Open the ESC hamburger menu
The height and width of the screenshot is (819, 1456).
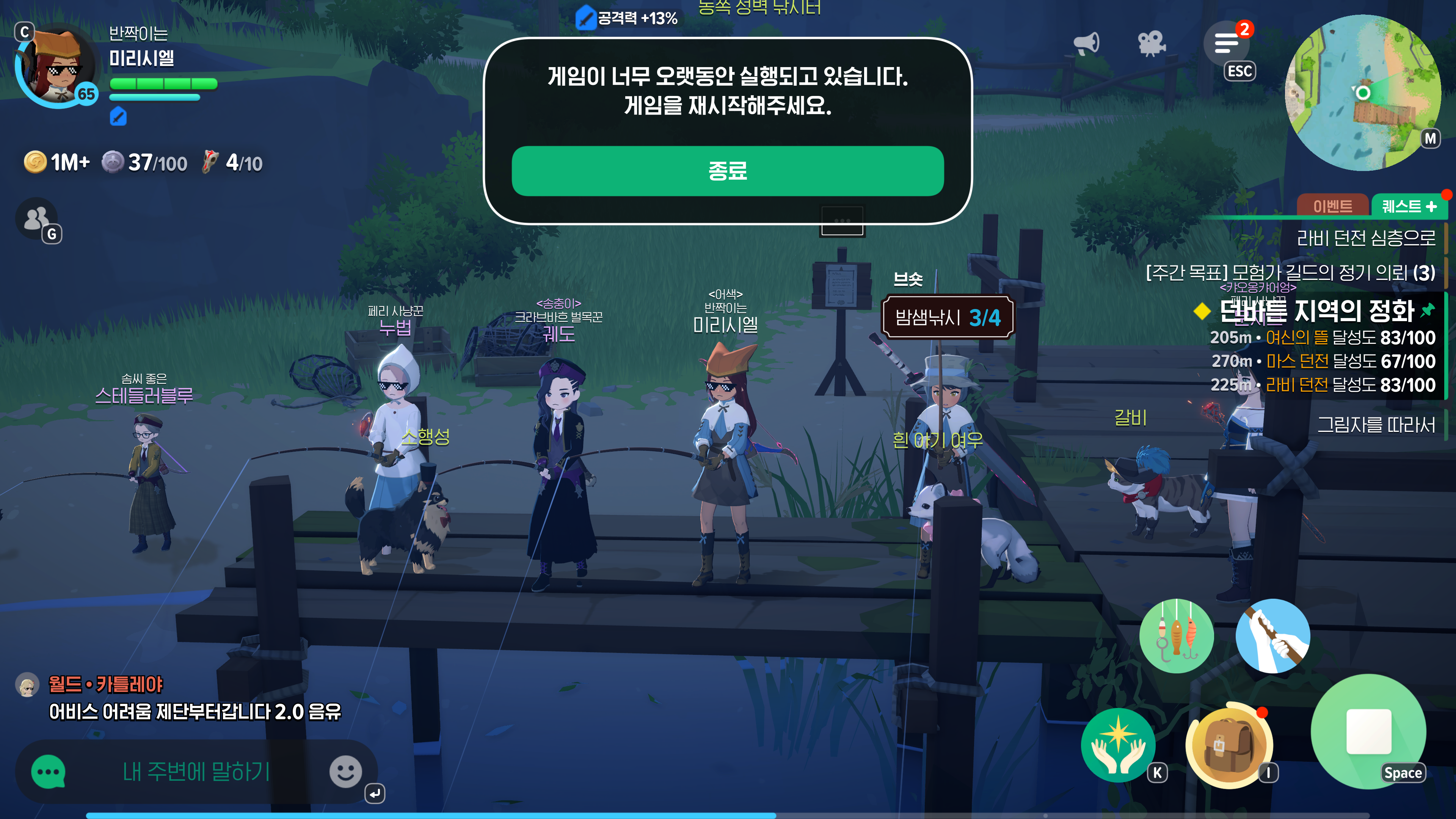pyautogui.click(x=1227, y=44)
